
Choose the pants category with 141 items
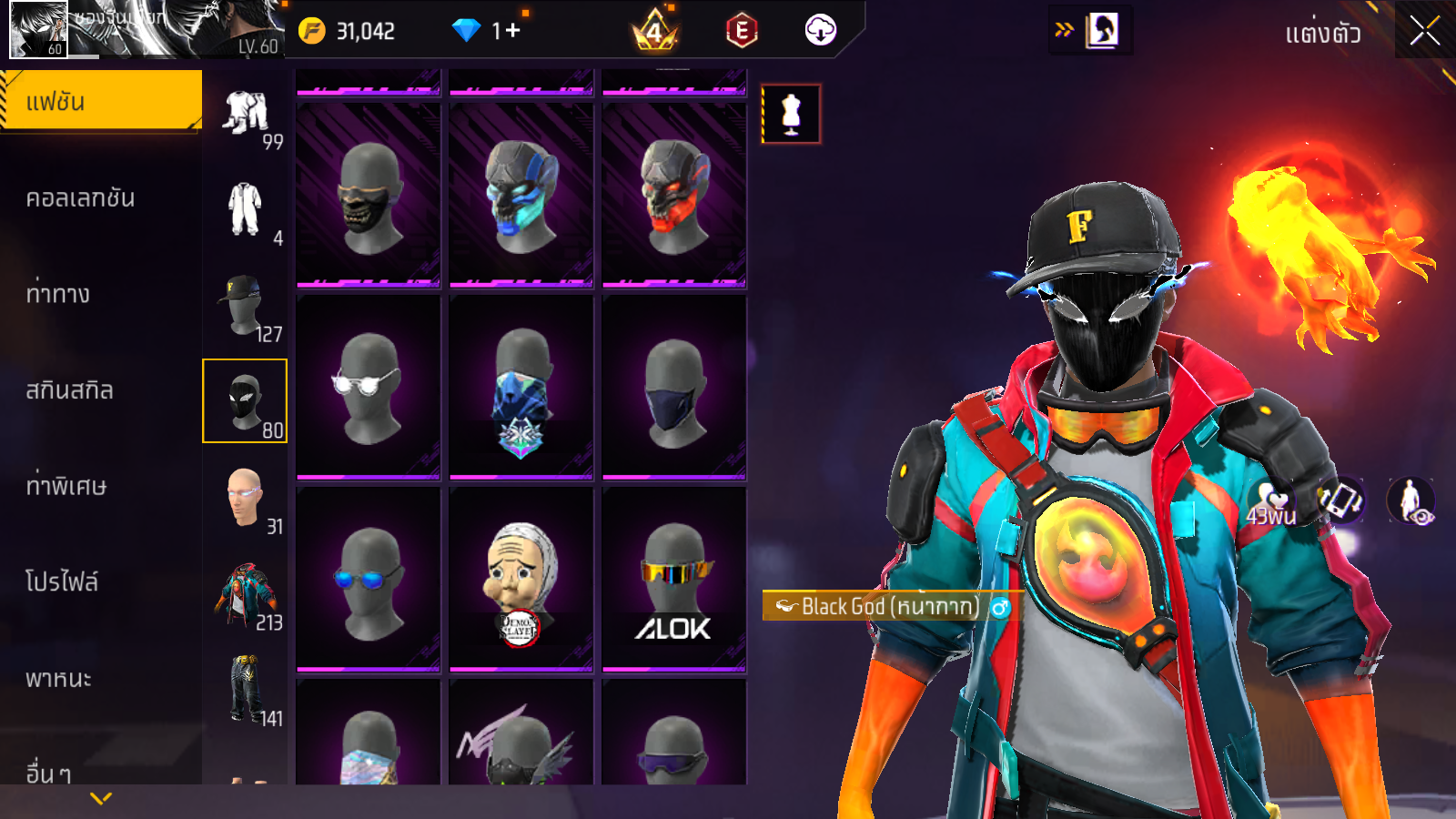click(x=245, y=690)
